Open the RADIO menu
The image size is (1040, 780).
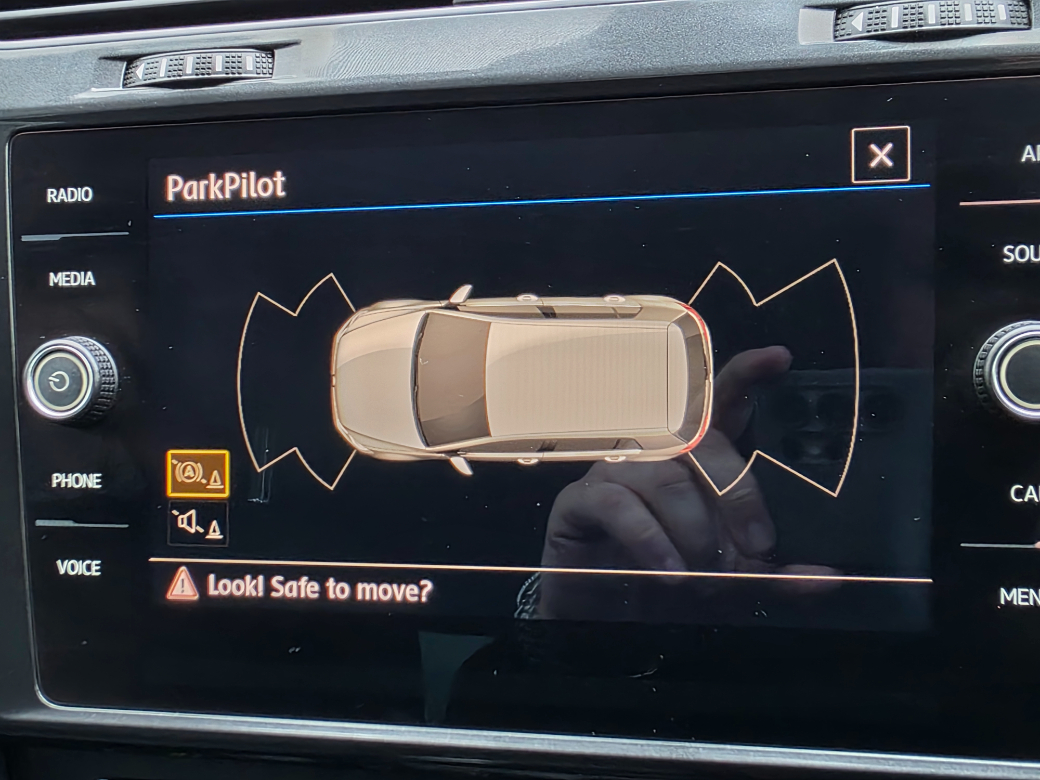70,195
